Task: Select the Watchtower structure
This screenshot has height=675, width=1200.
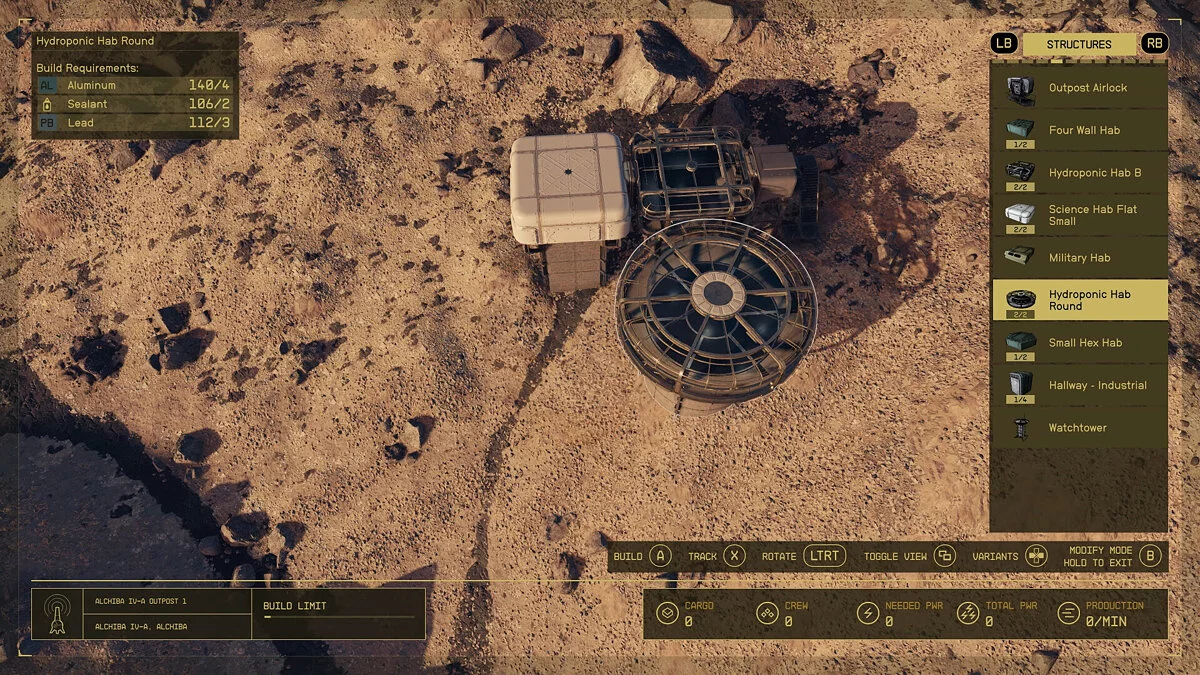Action: coord(1080,428)
